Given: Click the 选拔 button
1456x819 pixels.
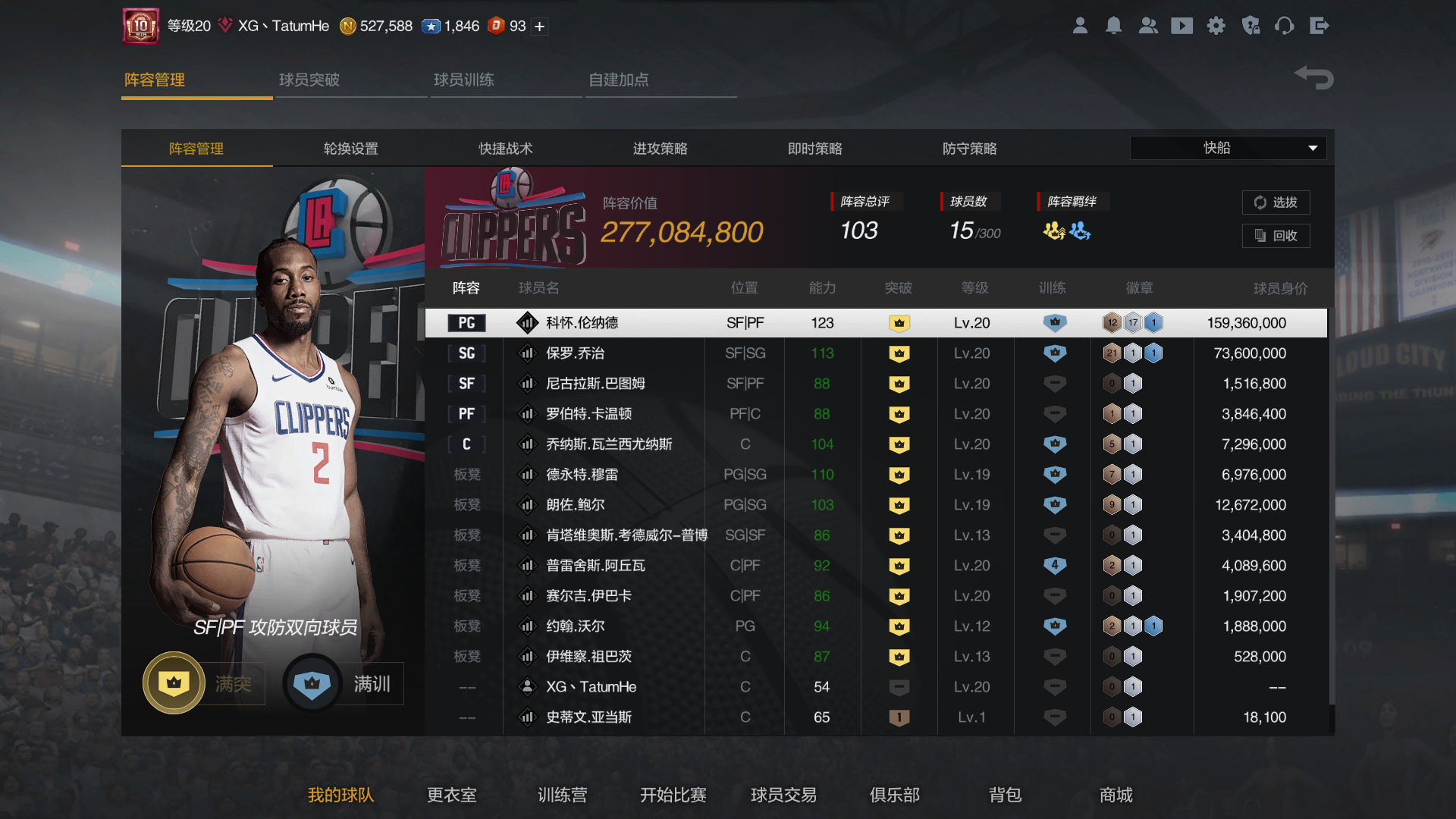Looking at the screenshot, I should [1276, 202].
